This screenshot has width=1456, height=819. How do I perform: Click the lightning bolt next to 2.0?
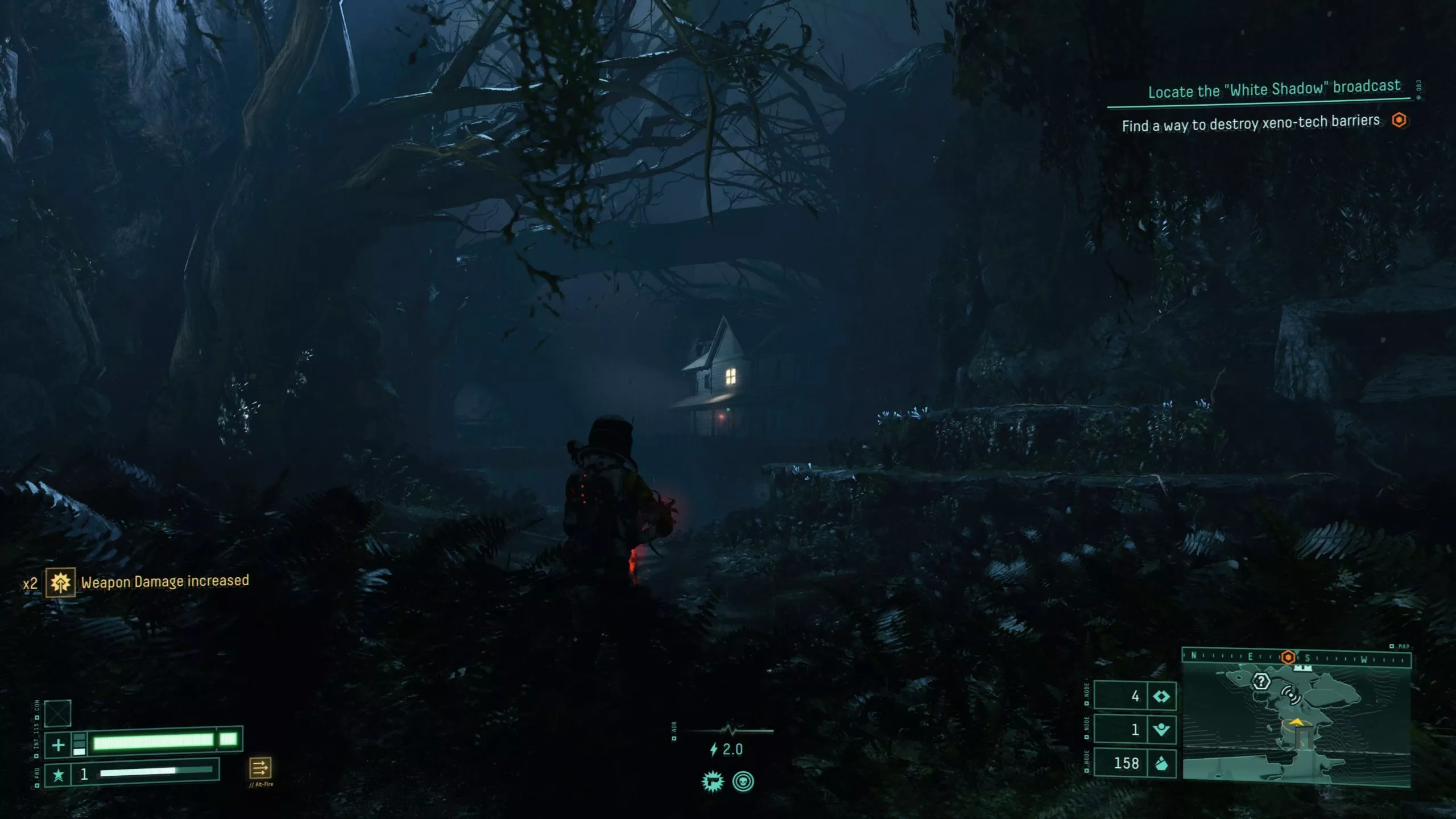pyautogui.click(x=714, y=748)
